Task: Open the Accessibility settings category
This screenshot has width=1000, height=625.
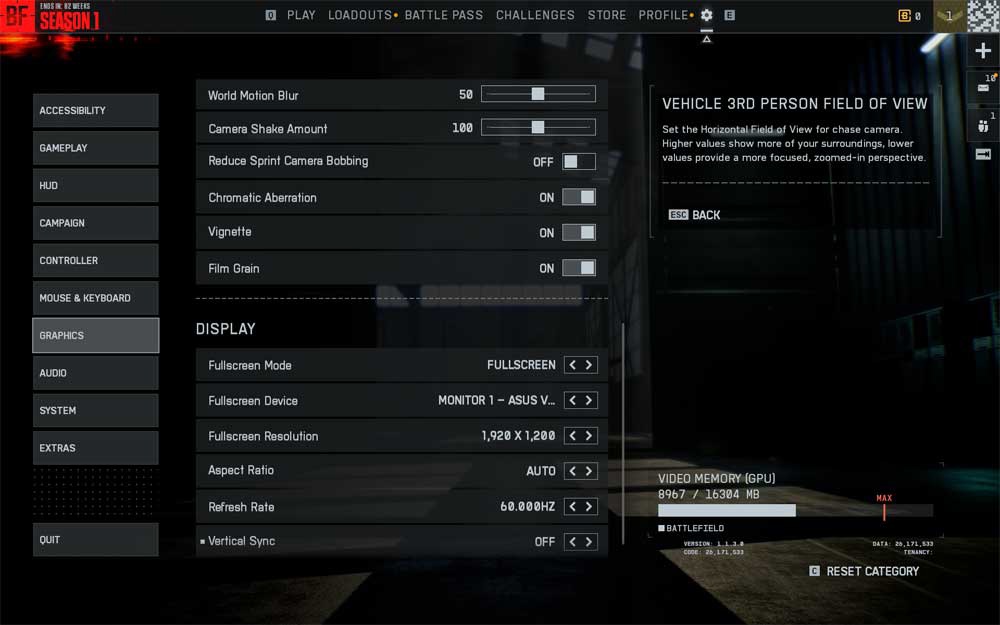Action: click(95, 111)
